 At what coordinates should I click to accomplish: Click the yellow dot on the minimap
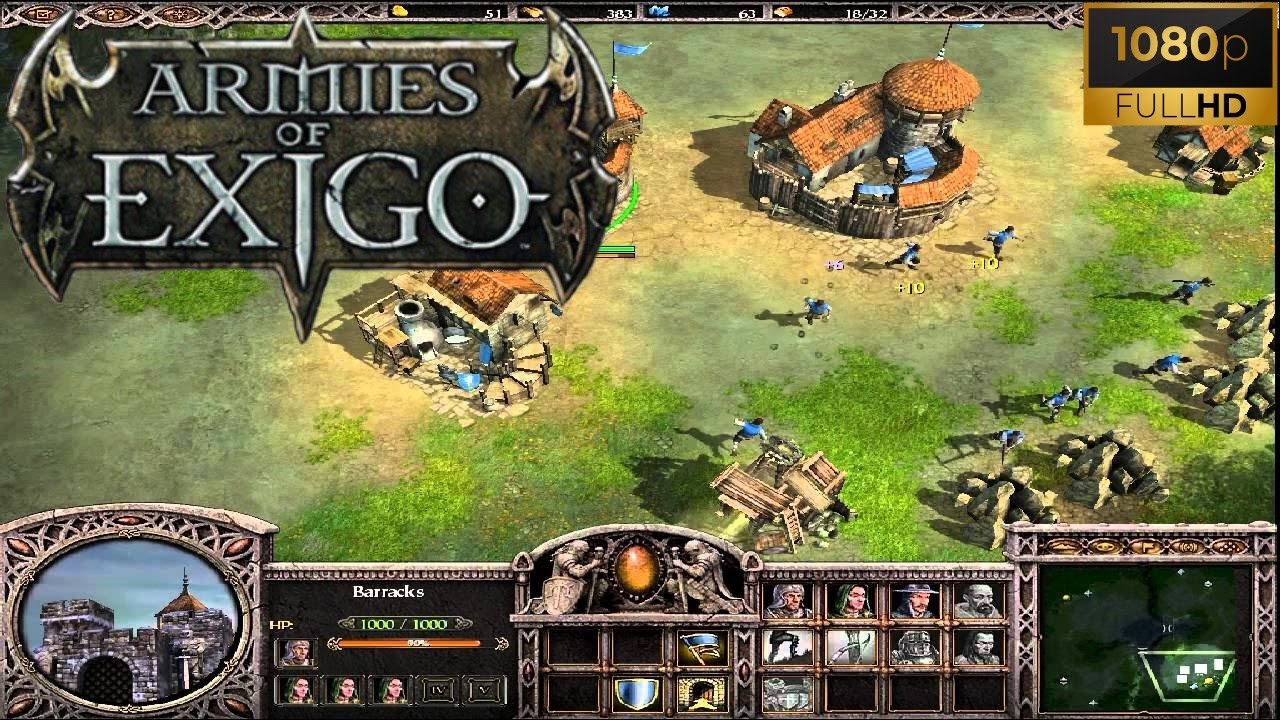(x=1066, y=598)
